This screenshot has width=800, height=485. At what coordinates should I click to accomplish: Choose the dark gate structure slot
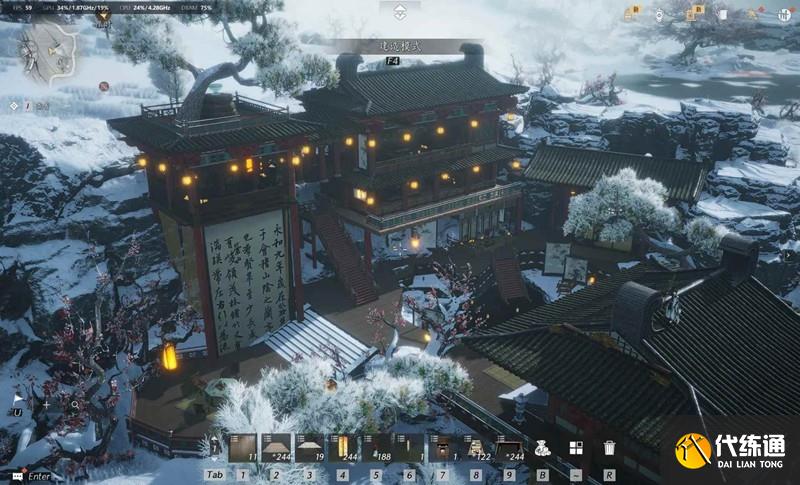click(x=441, y=447)
